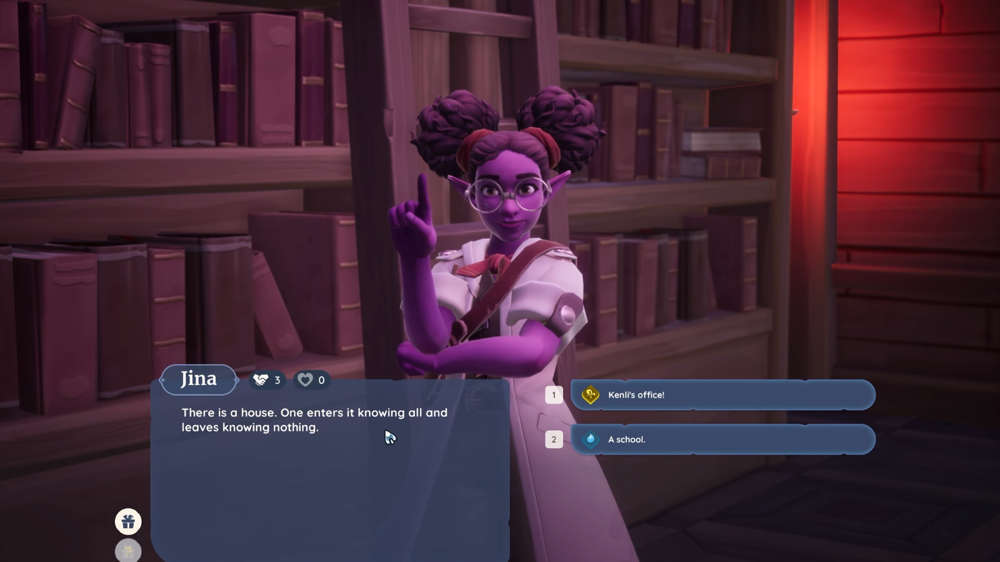Click Jina's friendship level handshake icon
1000x562 pixels.
261,380
